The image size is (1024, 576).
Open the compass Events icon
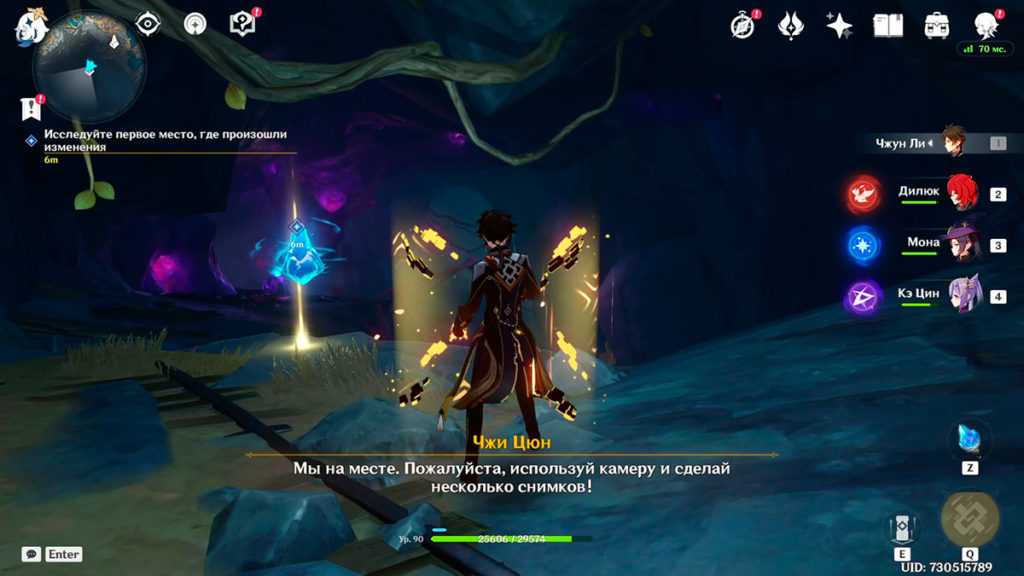coord(742,26)
